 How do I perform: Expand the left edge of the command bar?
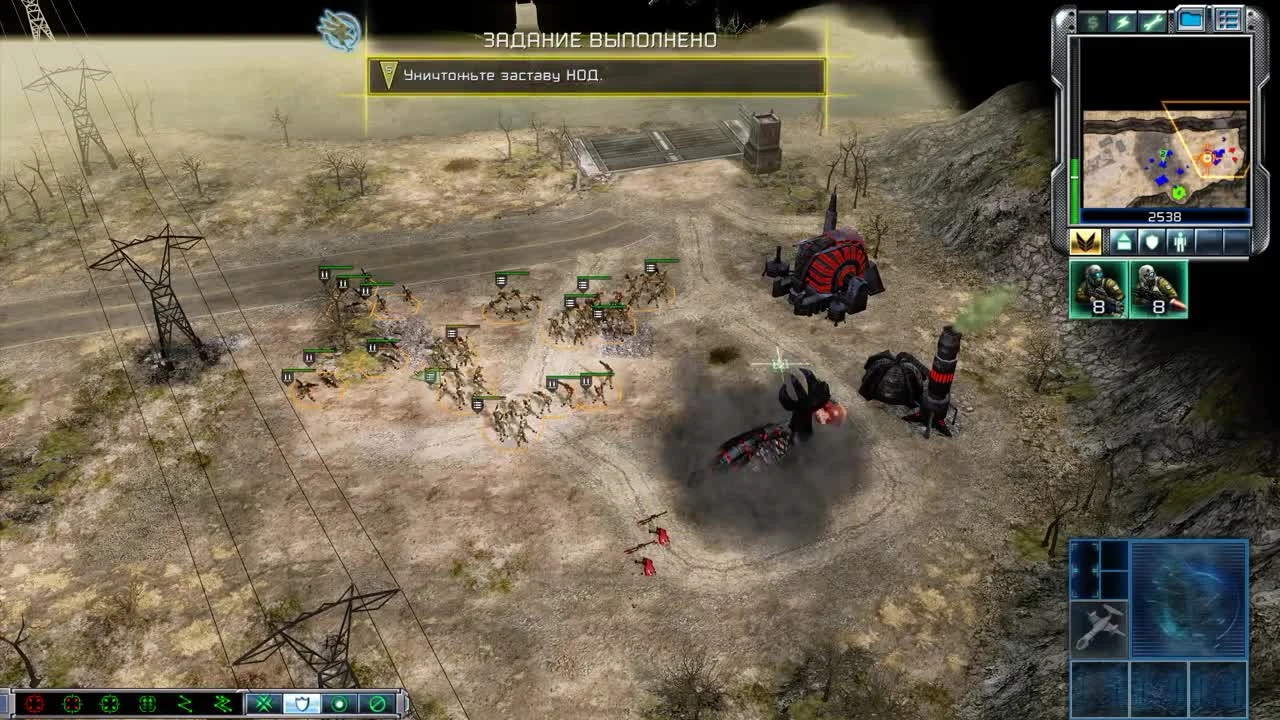(x=5, y=703)
